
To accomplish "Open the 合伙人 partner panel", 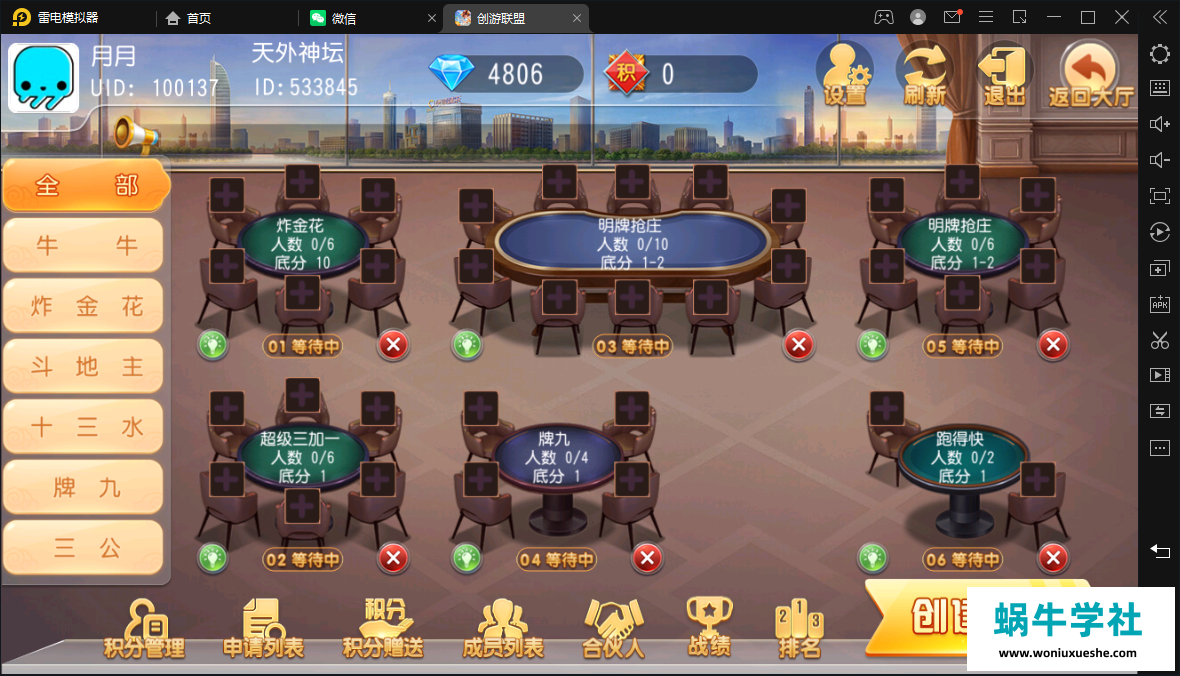I will click(x=613, y=630).
